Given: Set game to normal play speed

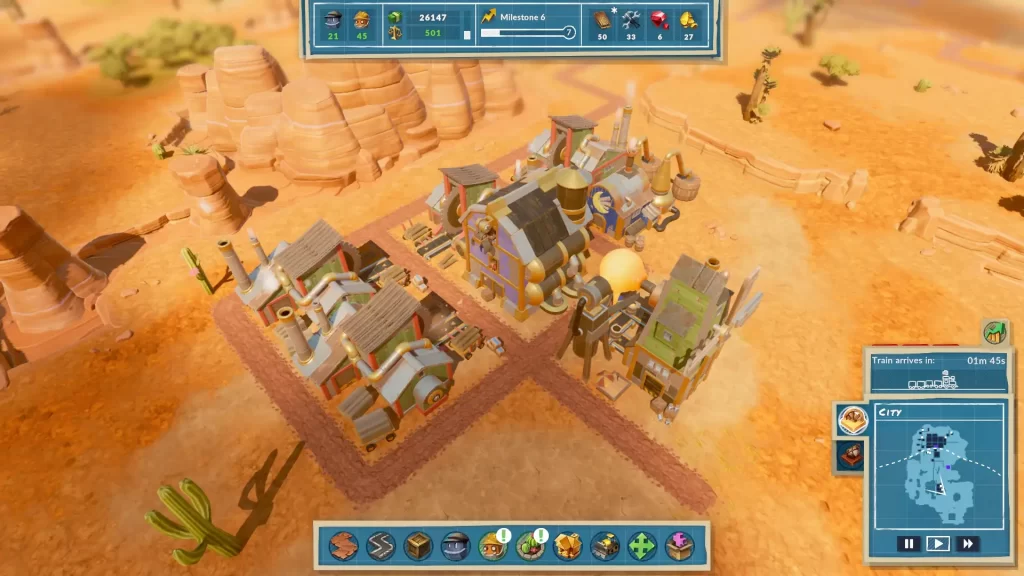Looking at the screenshot, I should tap(937, 544).
